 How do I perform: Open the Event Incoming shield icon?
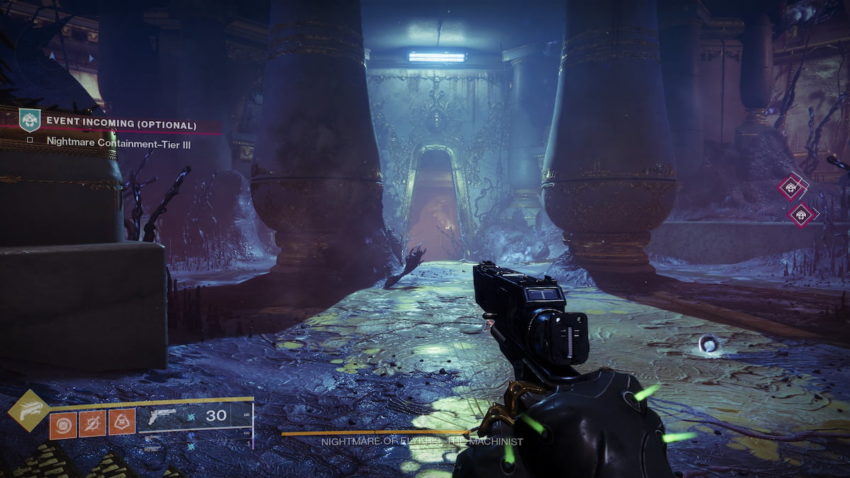(x=29, y=121)
